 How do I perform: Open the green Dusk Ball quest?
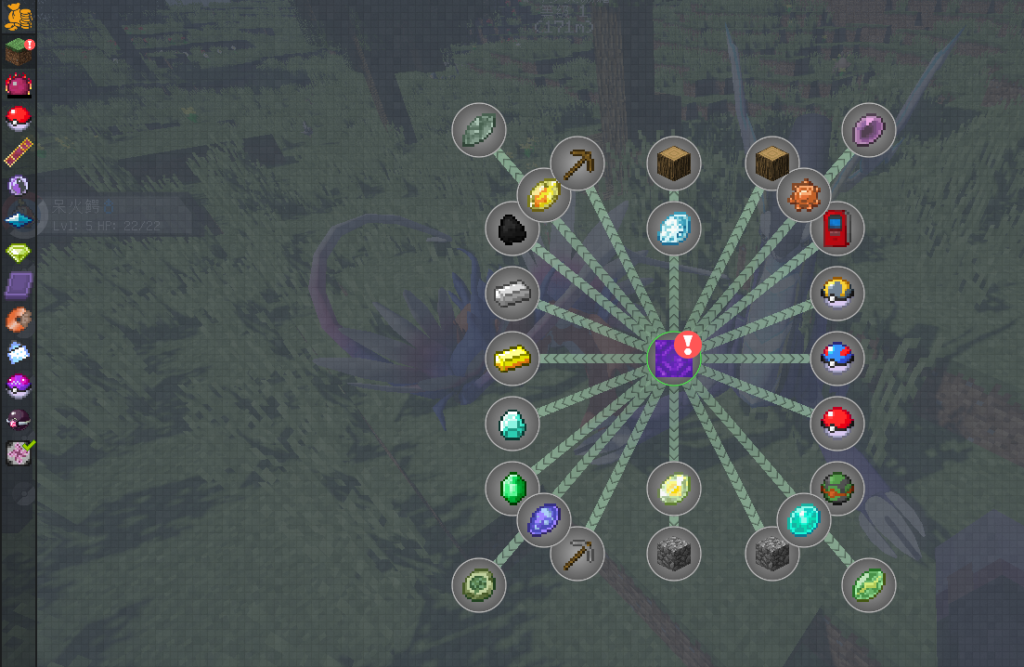(837, 488)
